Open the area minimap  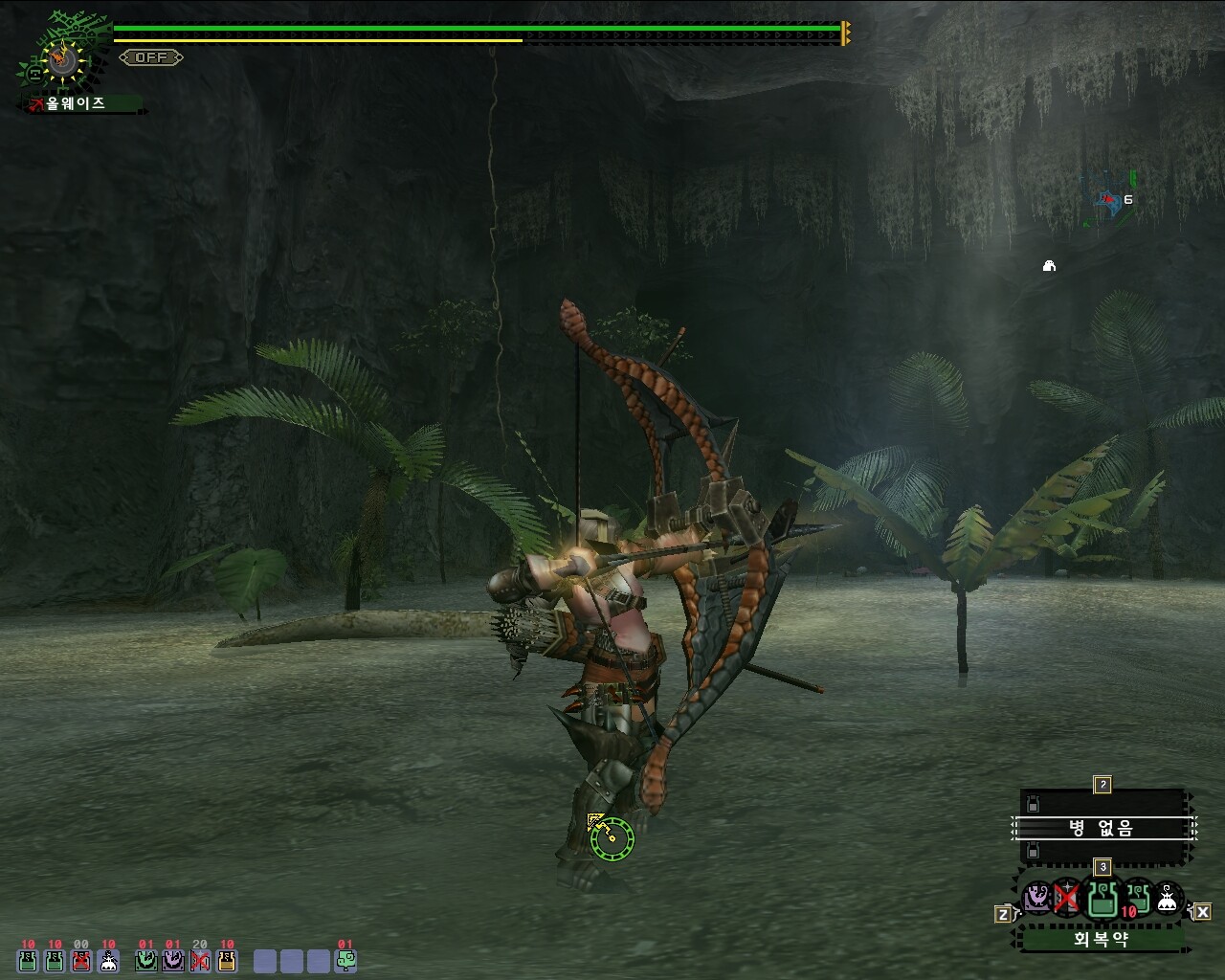tap(1109, 200)
